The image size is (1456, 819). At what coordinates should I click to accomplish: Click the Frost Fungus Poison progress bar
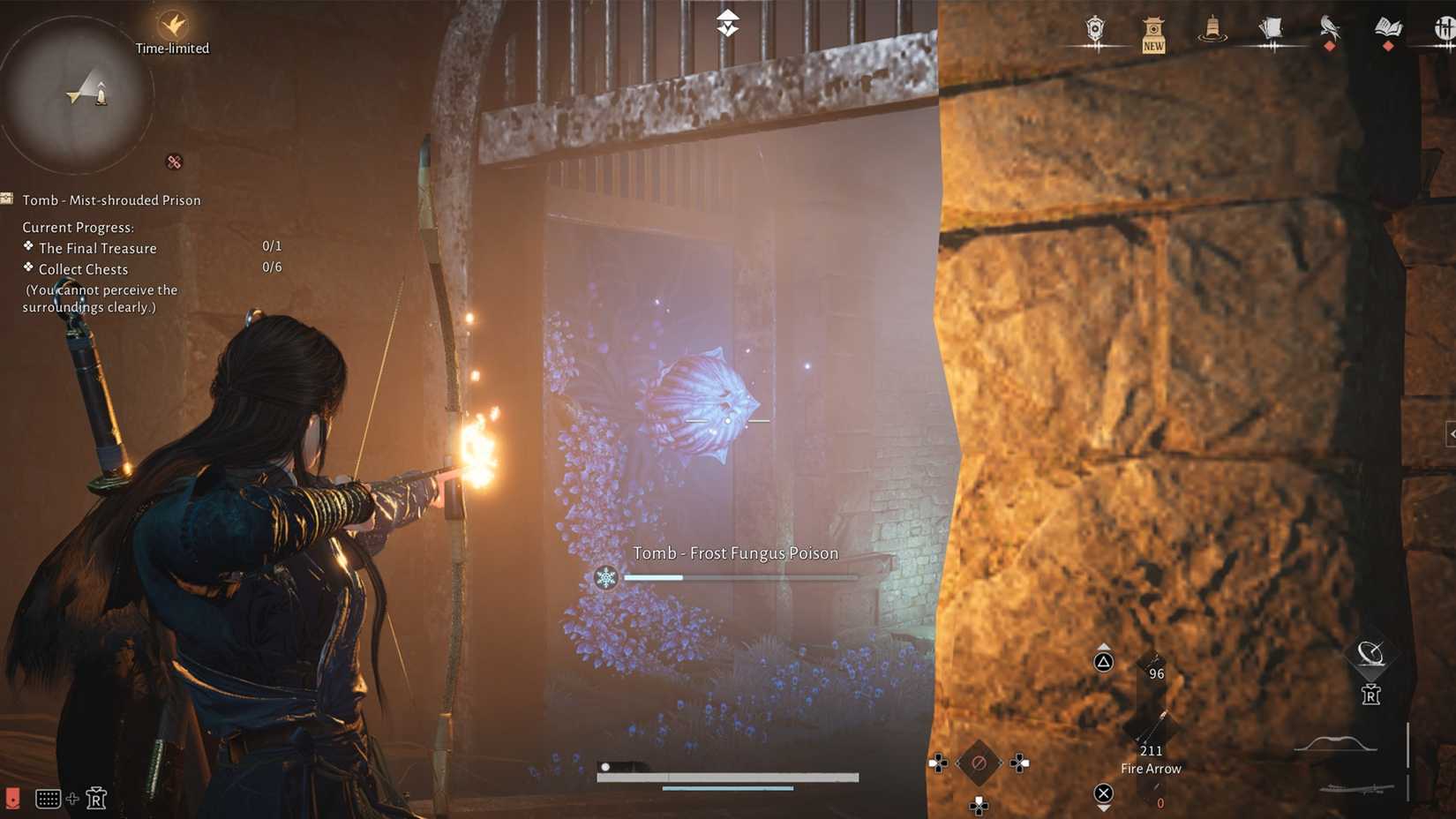739,577
